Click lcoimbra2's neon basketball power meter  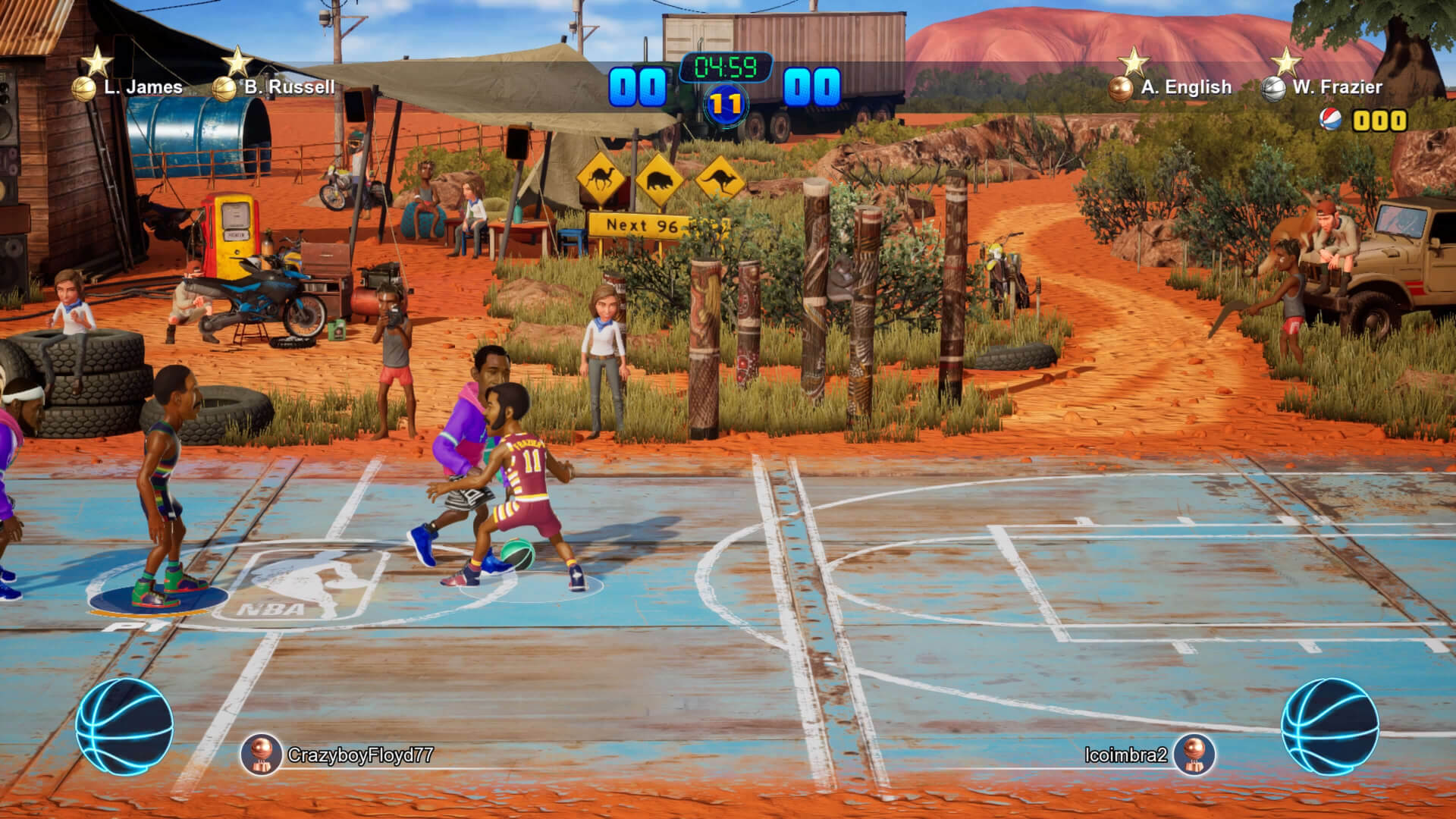(x=1329, y=726)
